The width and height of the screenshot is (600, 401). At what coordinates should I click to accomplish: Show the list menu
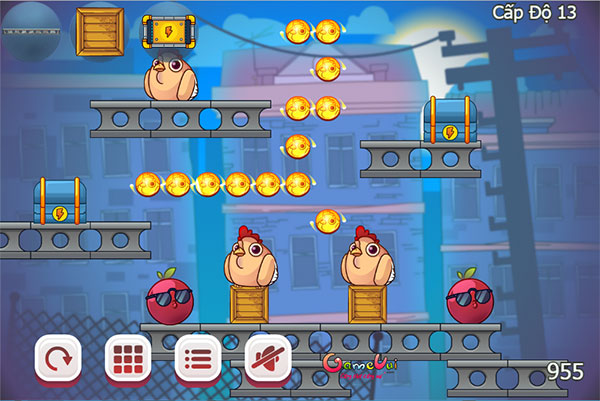pos(198,357)
